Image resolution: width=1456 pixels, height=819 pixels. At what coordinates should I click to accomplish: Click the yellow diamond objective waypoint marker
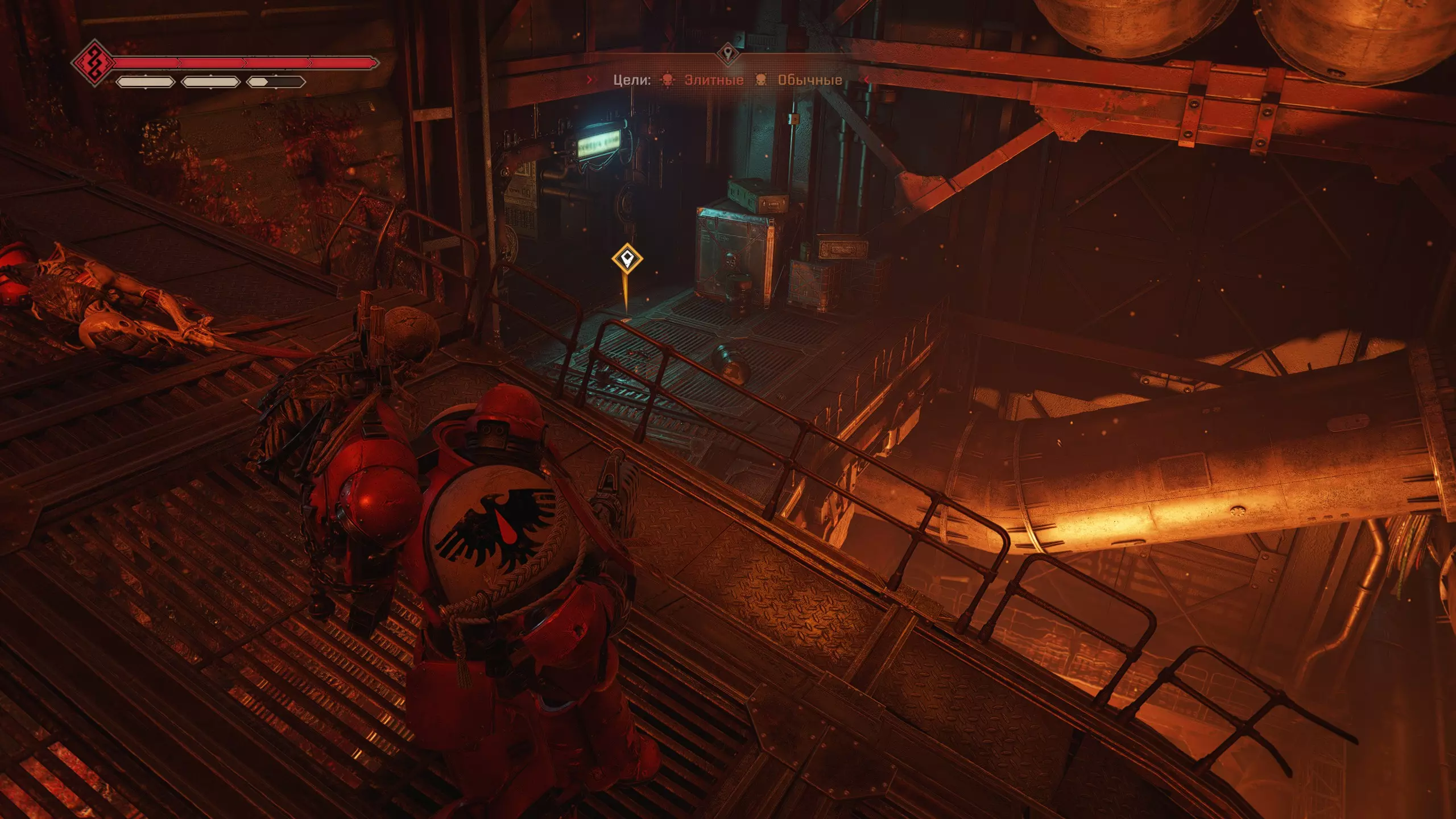click(627, 259)
